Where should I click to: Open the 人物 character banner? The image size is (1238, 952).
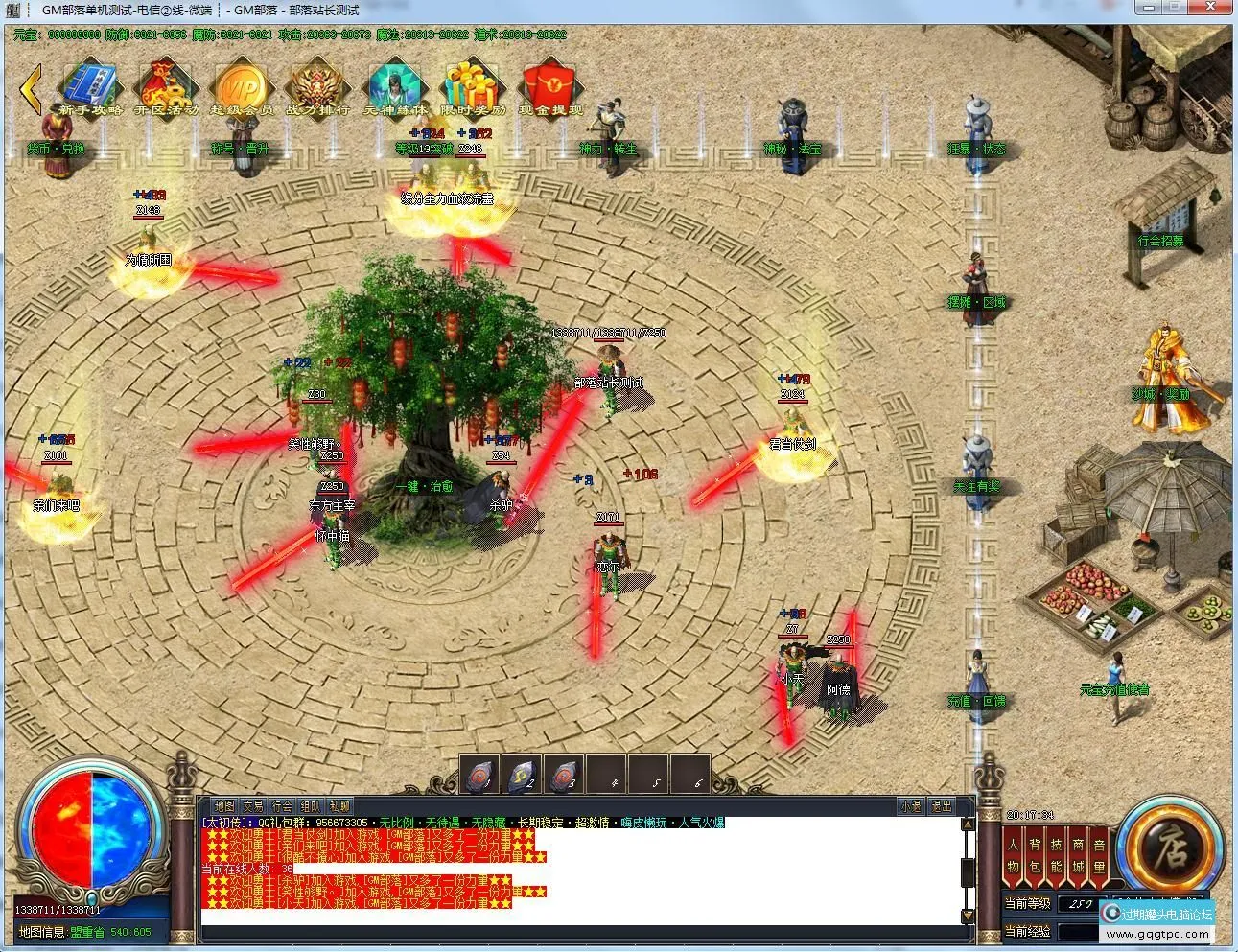(1014, 855)
